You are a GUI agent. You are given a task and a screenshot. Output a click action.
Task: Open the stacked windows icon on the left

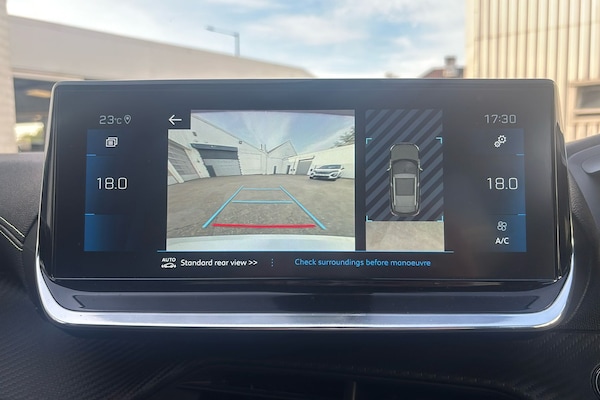pos(111,143)
